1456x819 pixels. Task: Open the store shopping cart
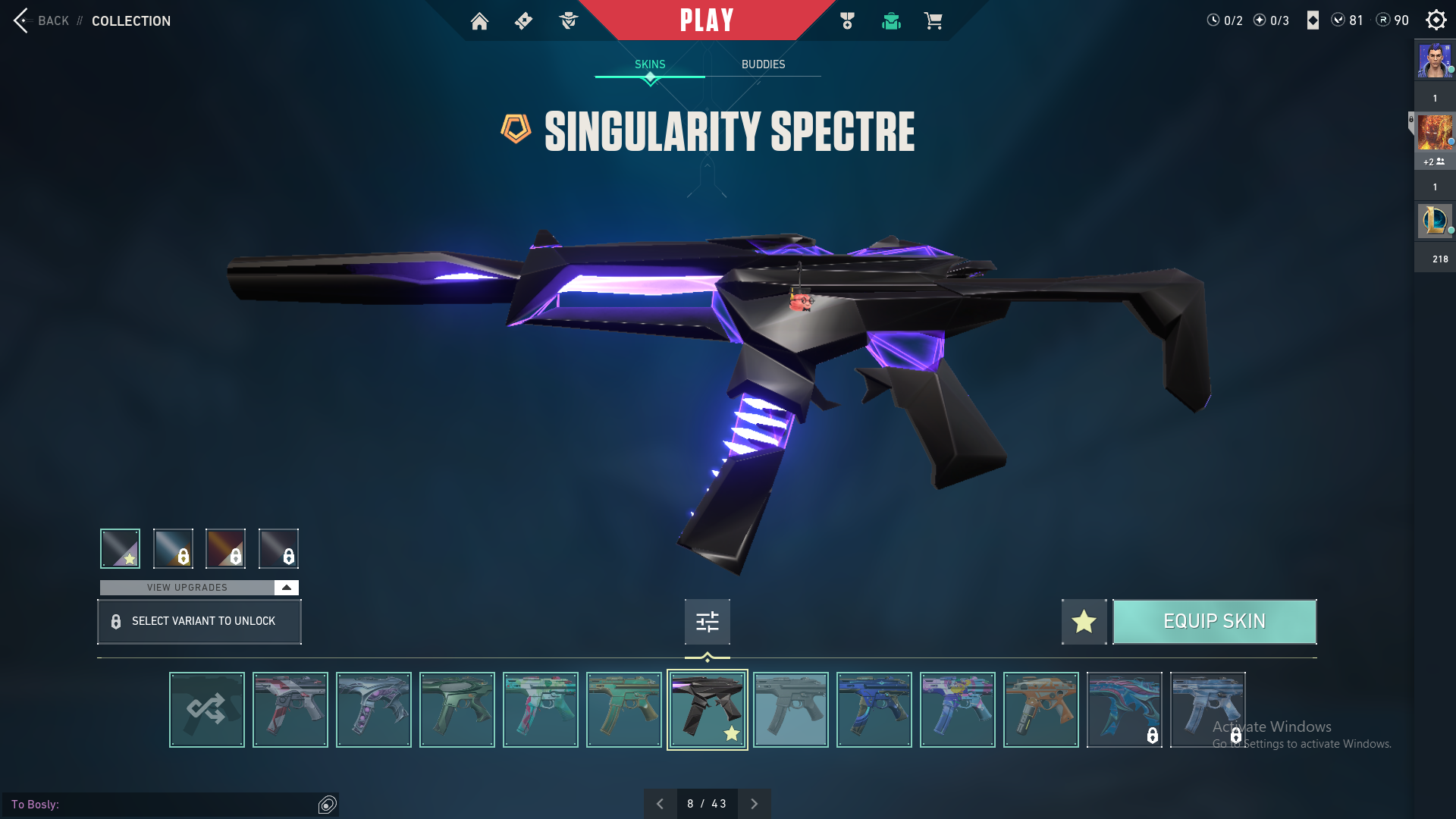coord(933,21)
